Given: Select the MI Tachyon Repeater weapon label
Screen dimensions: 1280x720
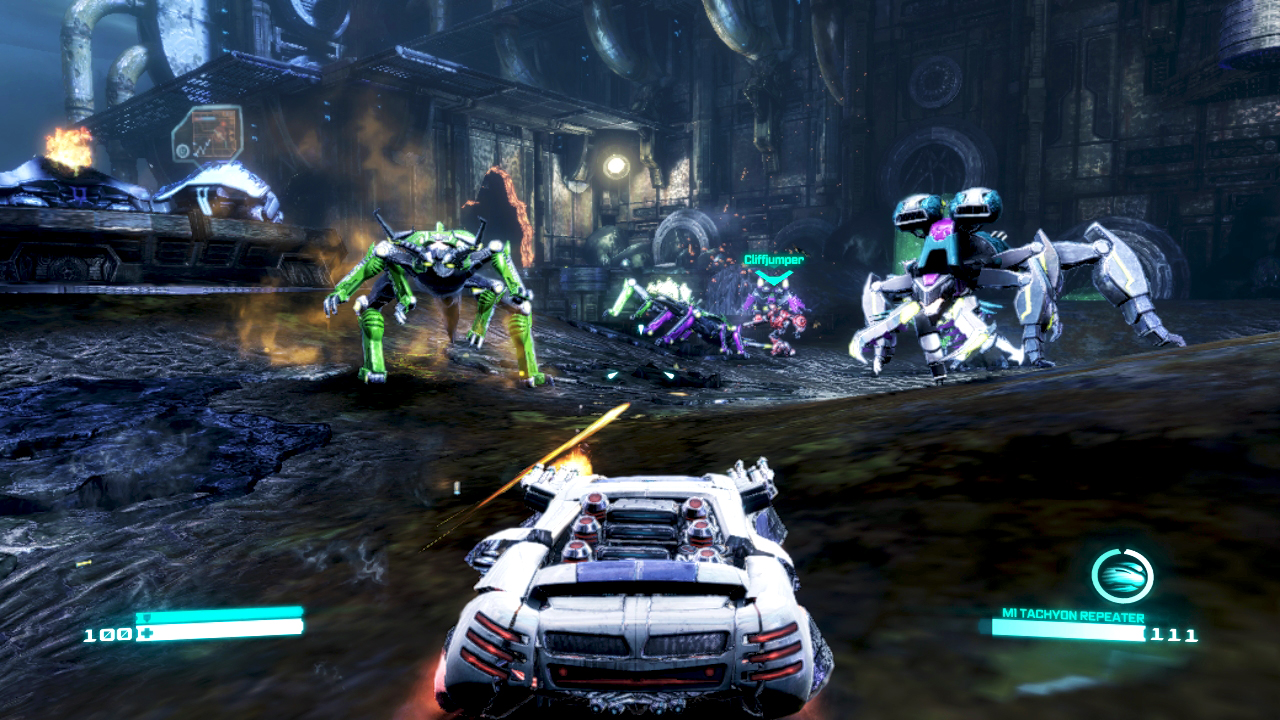Looking at the screenshot, I should click(1073, 616).
